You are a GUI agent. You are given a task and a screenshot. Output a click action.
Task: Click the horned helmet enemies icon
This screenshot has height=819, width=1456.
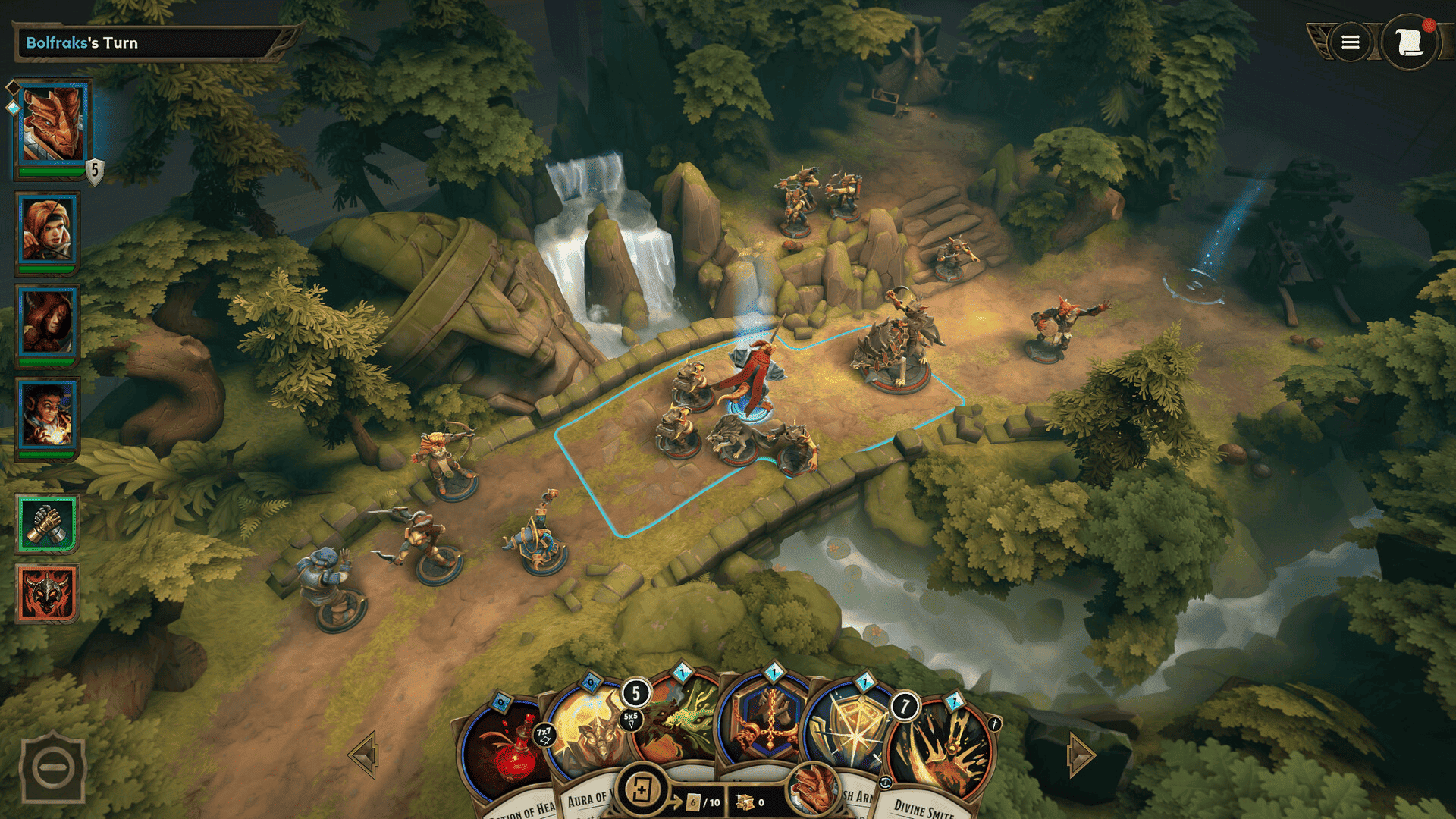pyautogui.click(x=47, y=592)
